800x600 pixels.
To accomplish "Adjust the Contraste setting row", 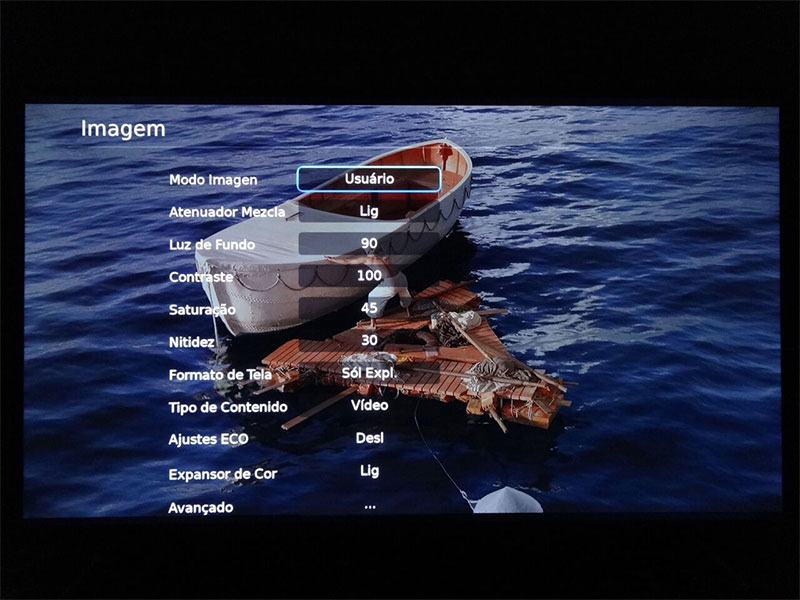I will tap(201, 276).
